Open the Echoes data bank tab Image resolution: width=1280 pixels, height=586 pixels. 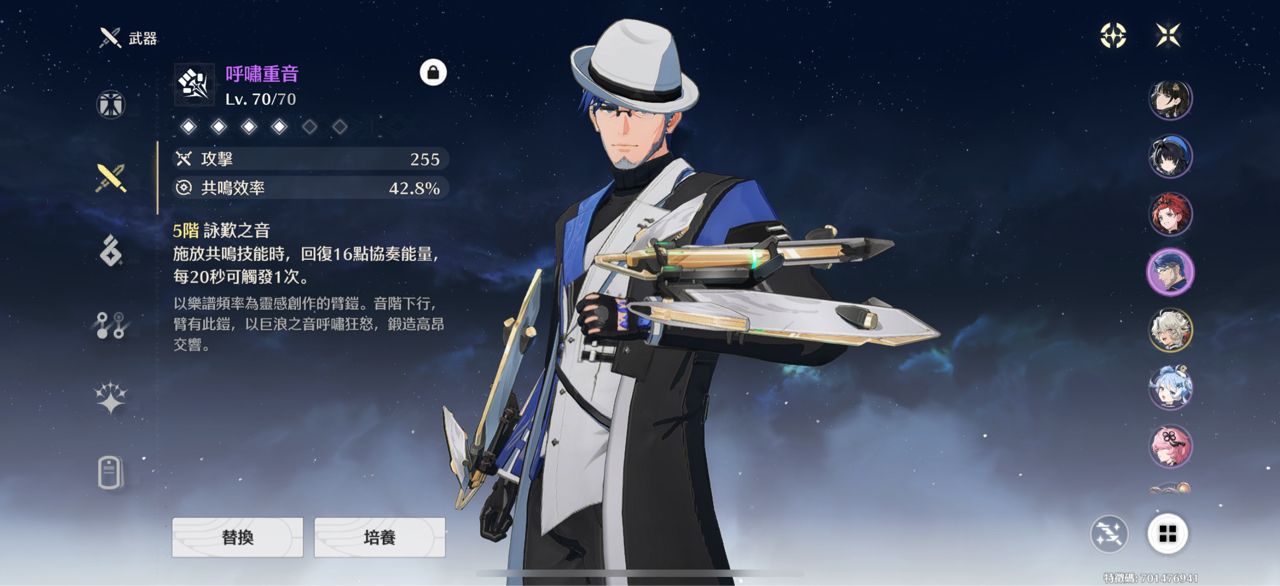coord(111,251)
